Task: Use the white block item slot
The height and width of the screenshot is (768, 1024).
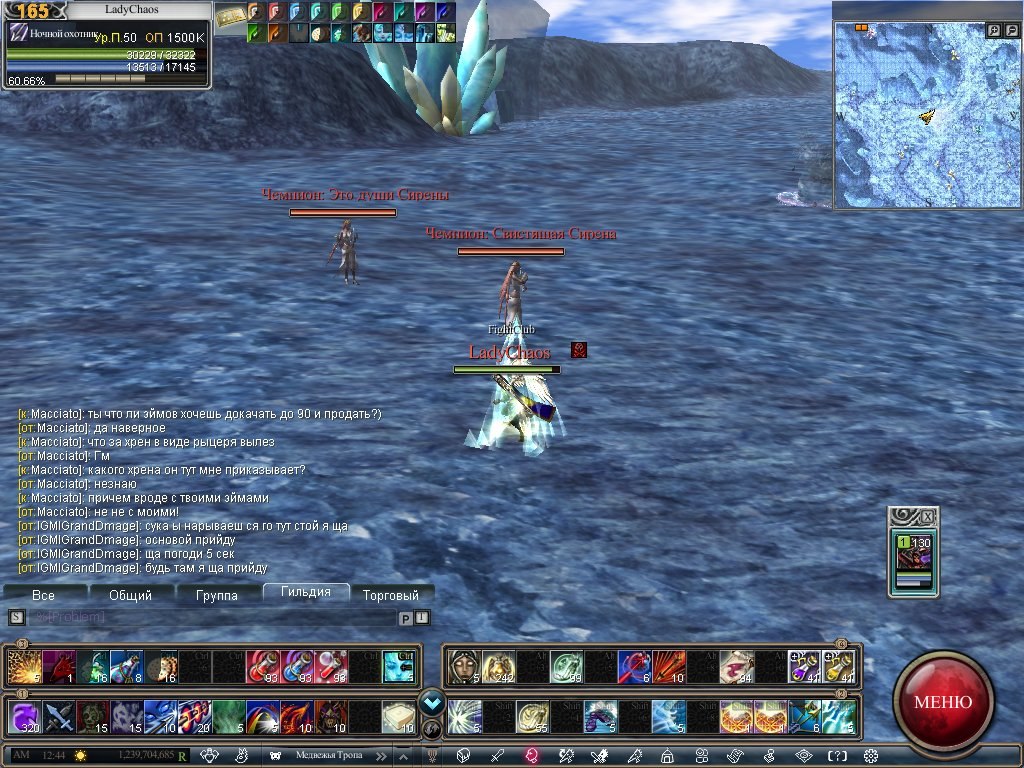Action: pos(399,716)
